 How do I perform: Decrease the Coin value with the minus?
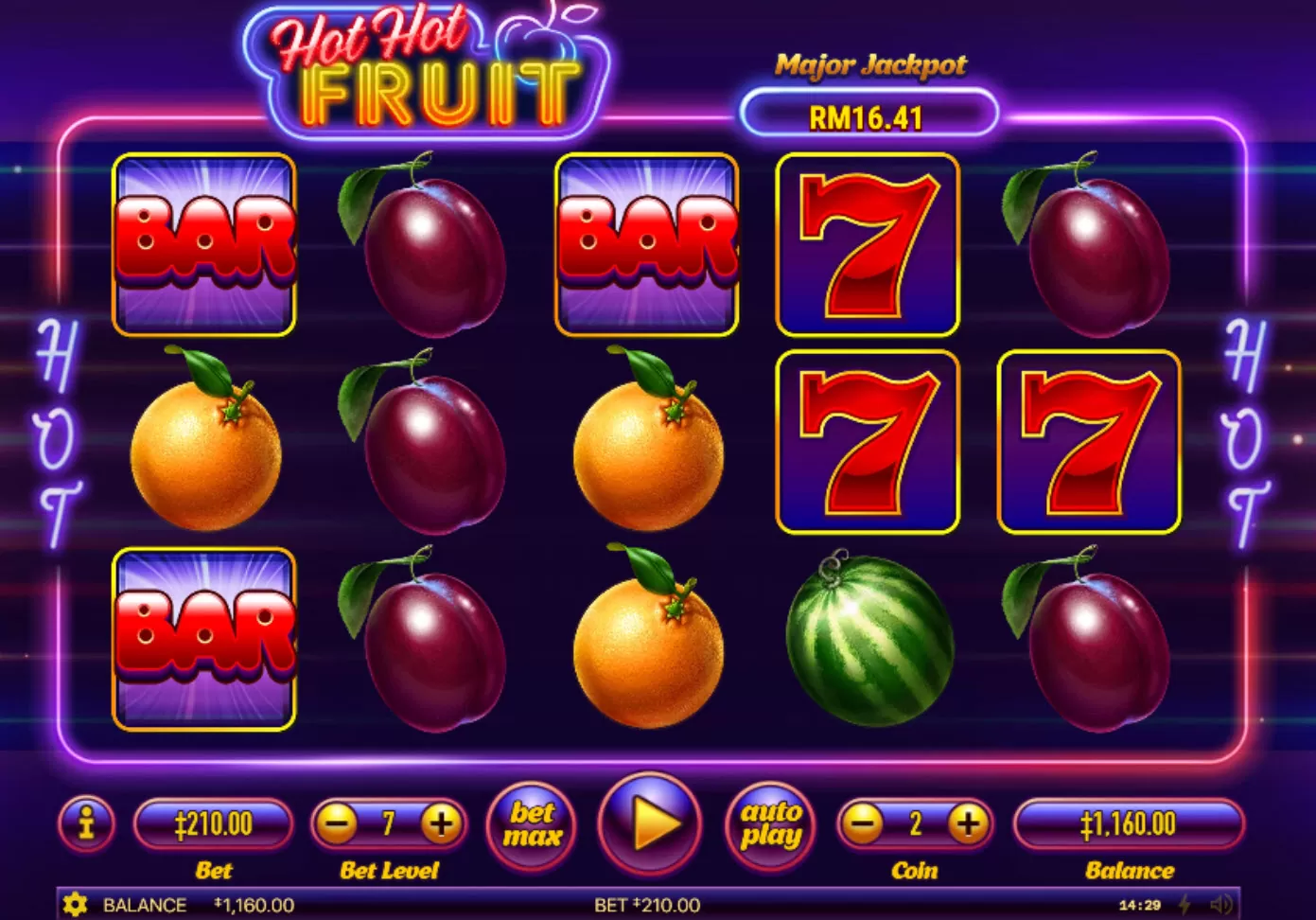860,823
